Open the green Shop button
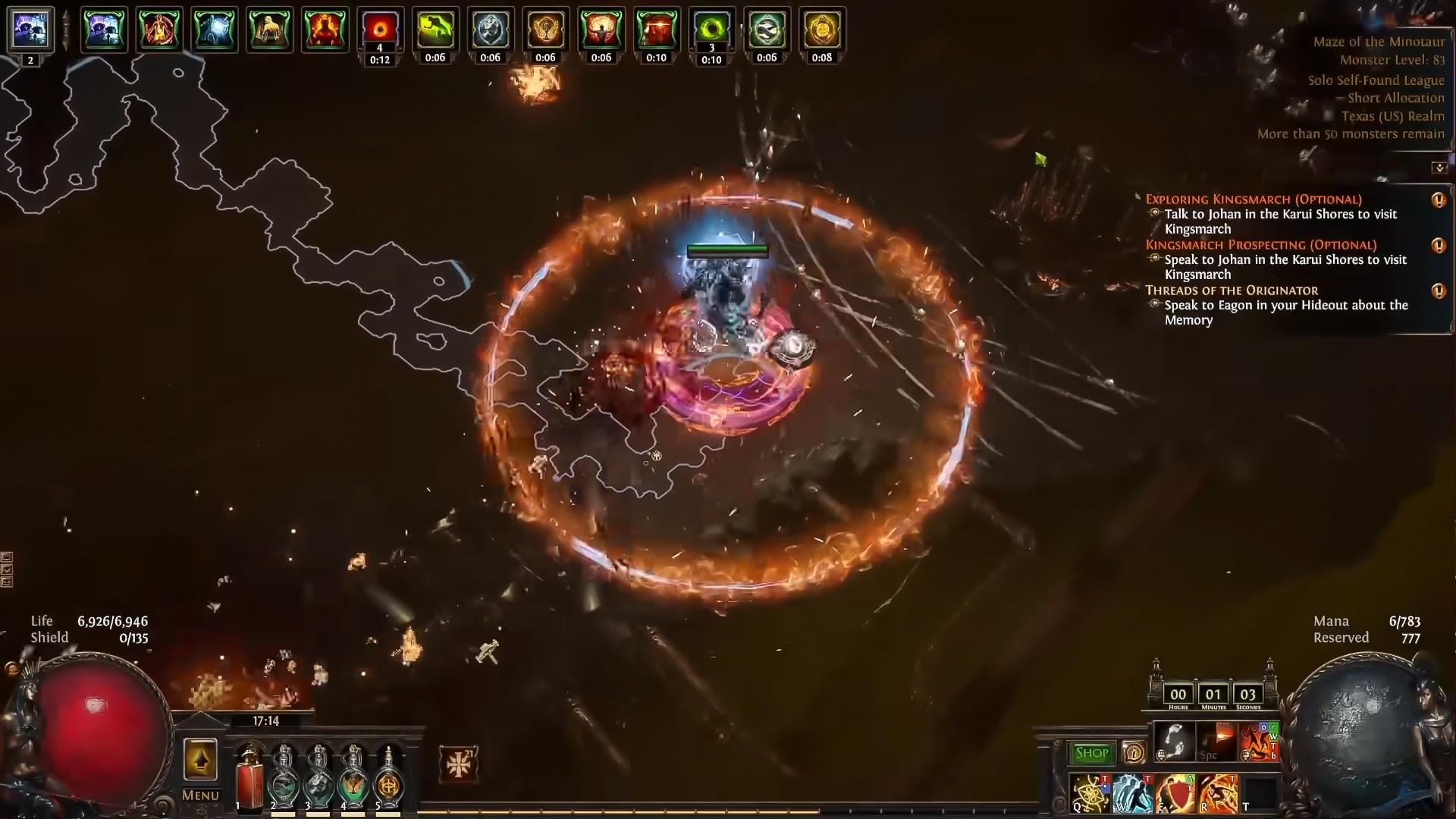The width and height of the screenshot is (1456, 819). click(1091, 753)
